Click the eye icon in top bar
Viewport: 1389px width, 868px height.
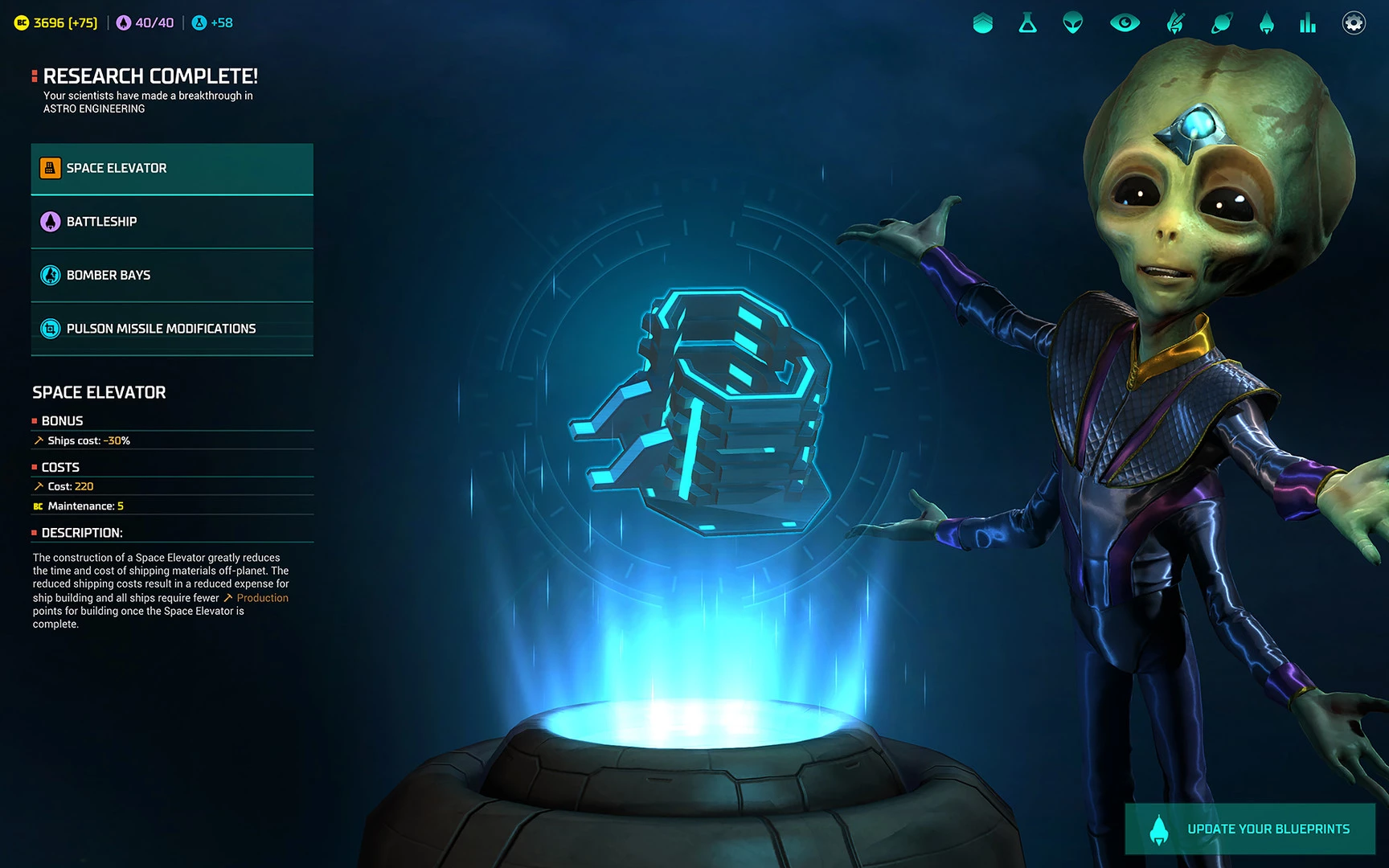[x=1125, y=23]
